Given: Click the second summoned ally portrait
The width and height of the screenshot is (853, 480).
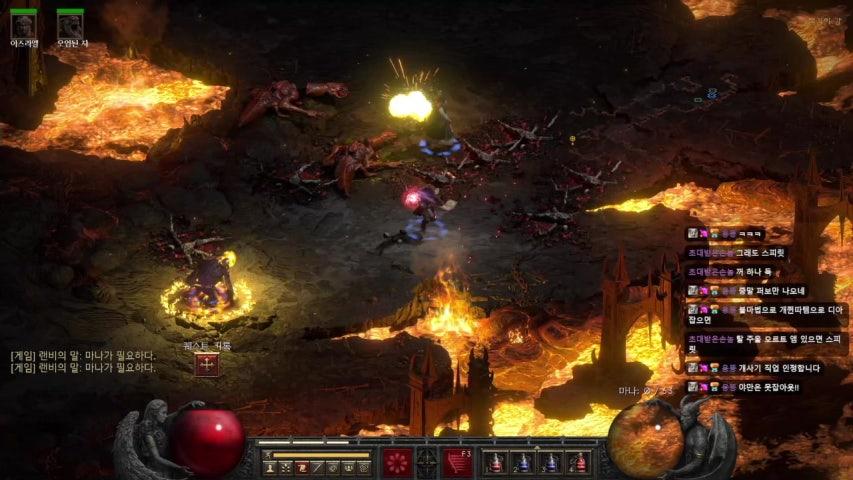Looking at the screenshot, I should pyautogui.click(x=70, y=24).
